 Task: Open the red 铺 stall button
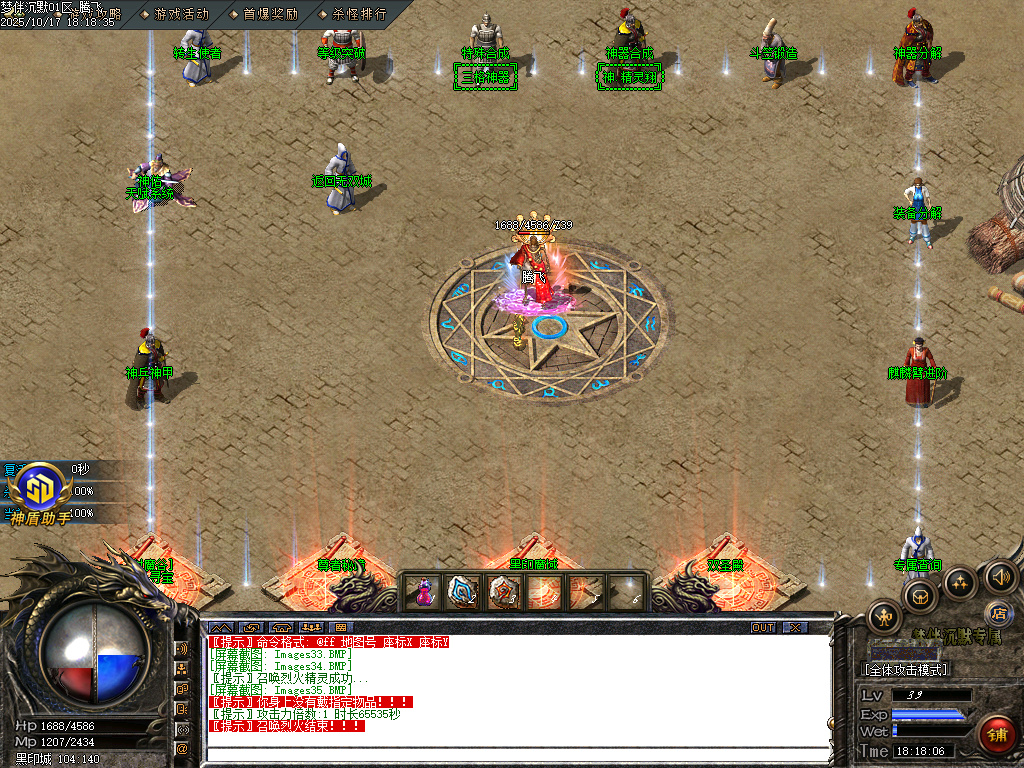(997, 735)
